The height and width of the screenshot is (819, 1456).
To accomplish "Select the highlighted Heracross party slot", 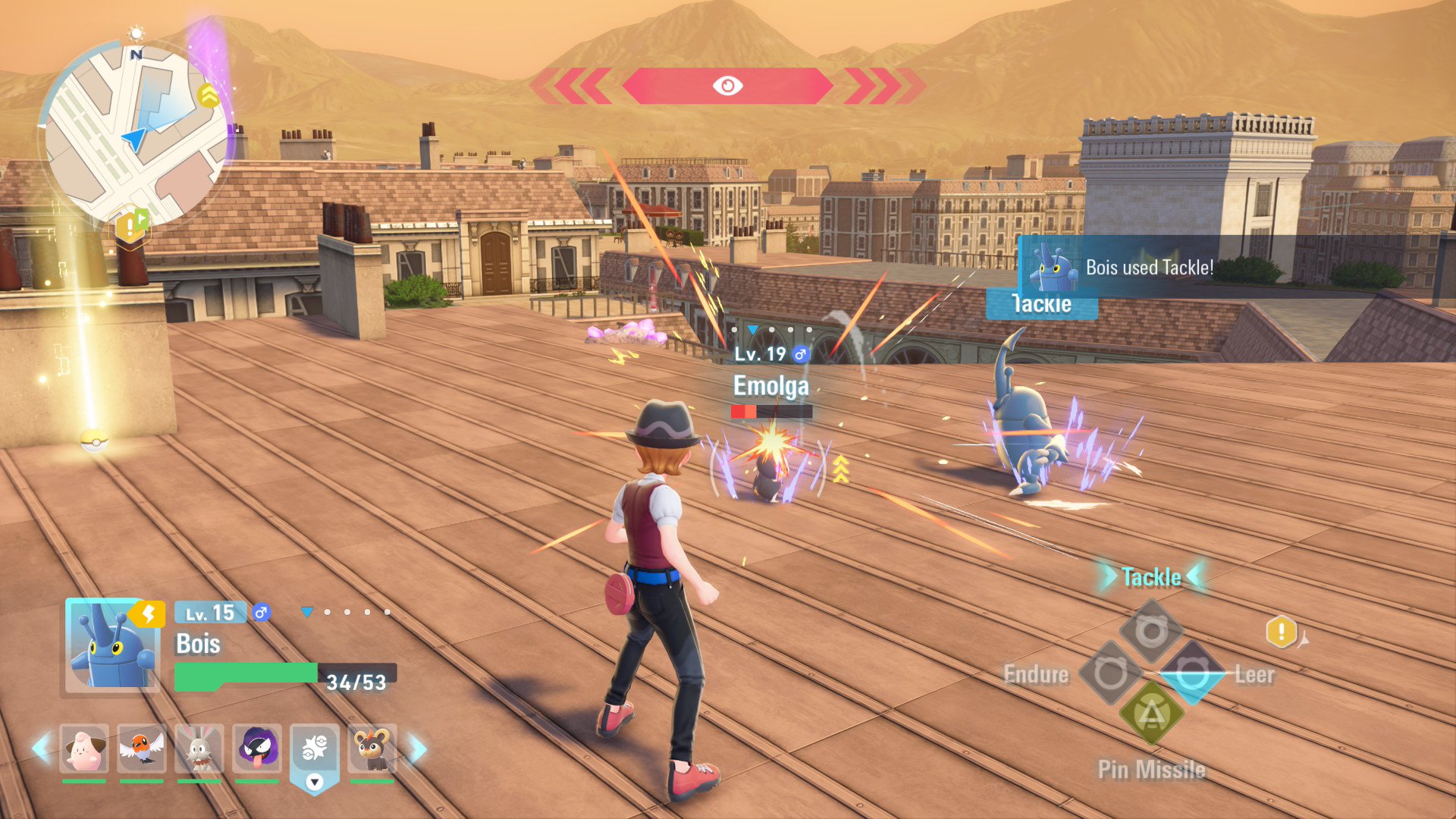I will coord(314,751).
